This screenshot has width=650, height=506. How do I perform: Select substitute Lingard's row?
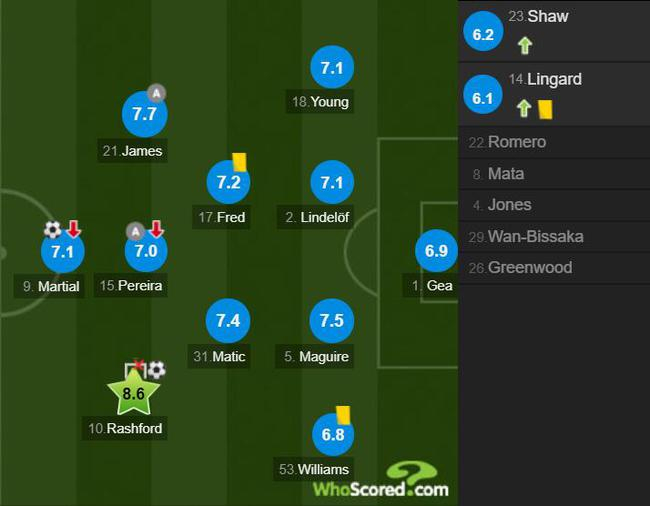554,94
